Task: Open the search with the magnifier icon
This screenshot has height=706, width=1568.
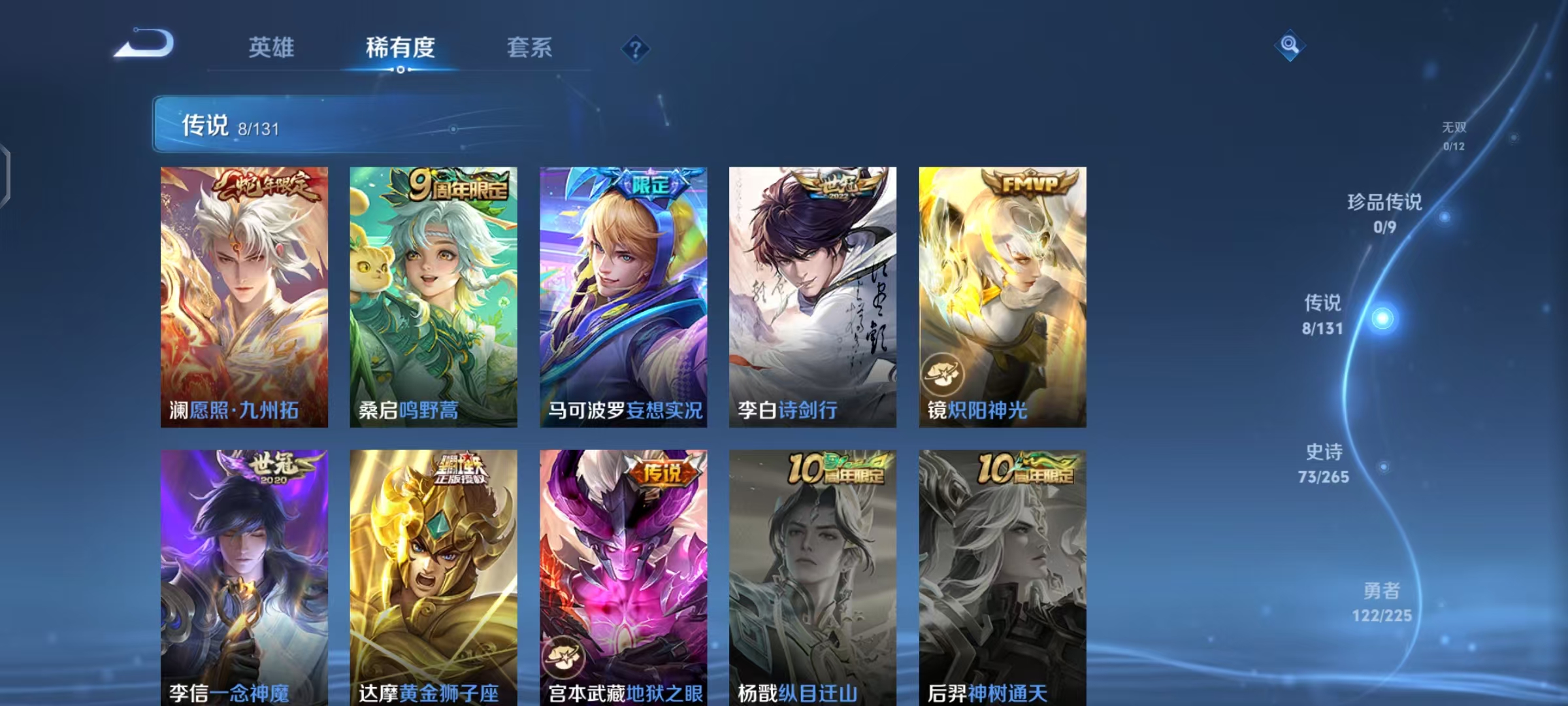Action: click(1290, 46)
